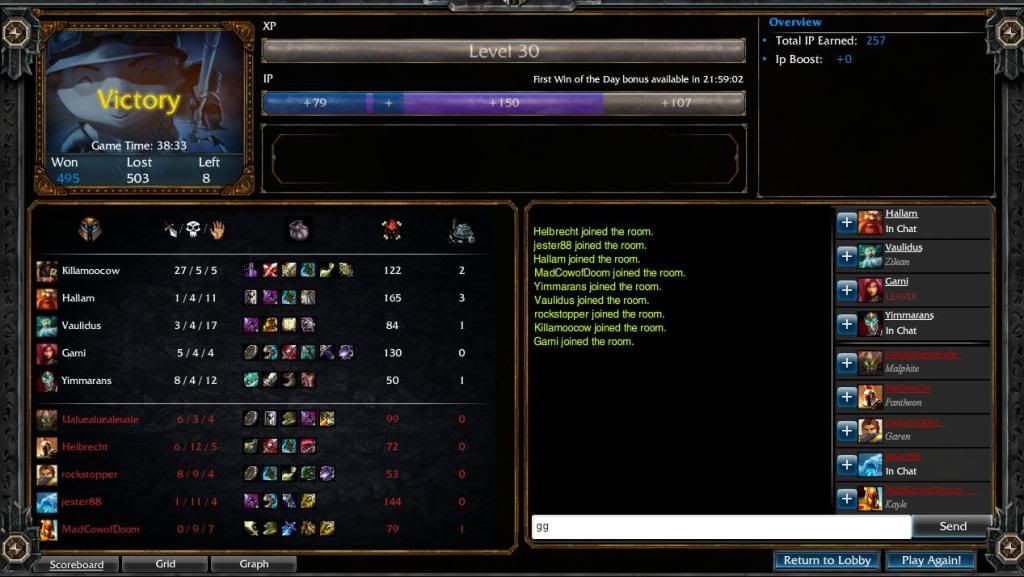Return to Lobby from the results screen
Image resolution: width=1024 pixels, height=577 pixels.
tap(827, 560)
